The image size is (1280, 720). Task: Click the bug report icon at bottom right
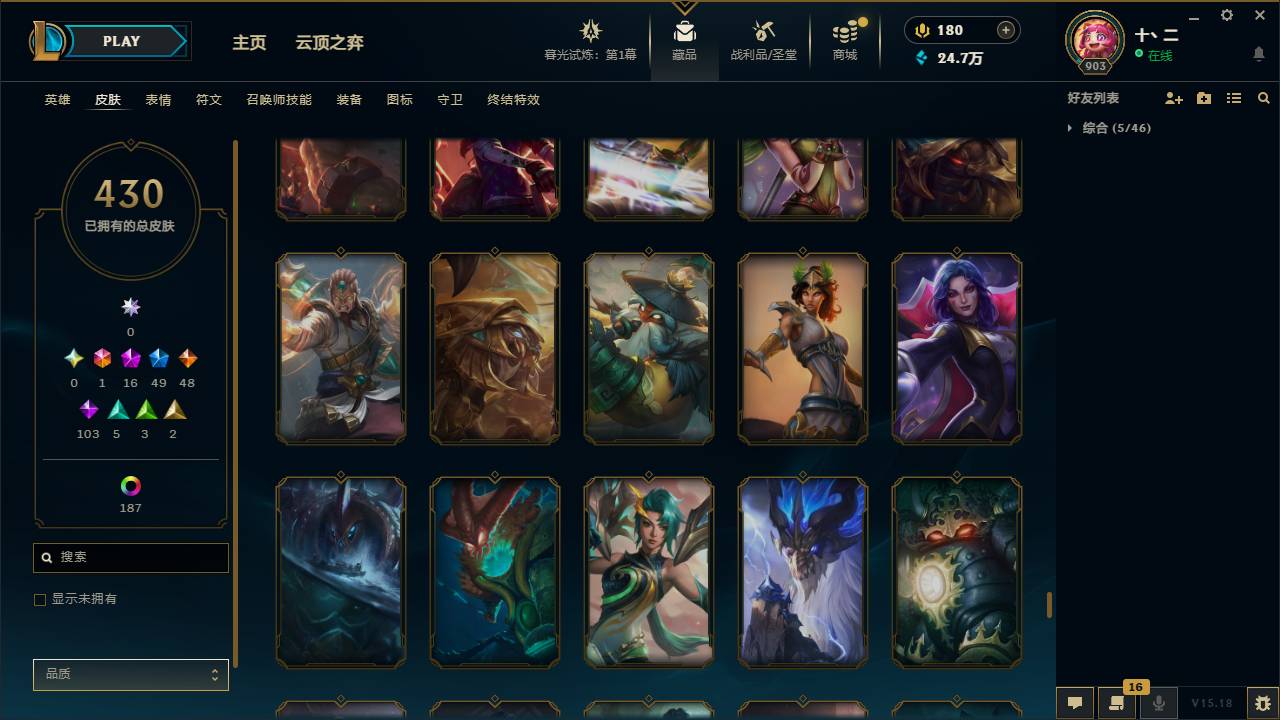point(1260,703)
